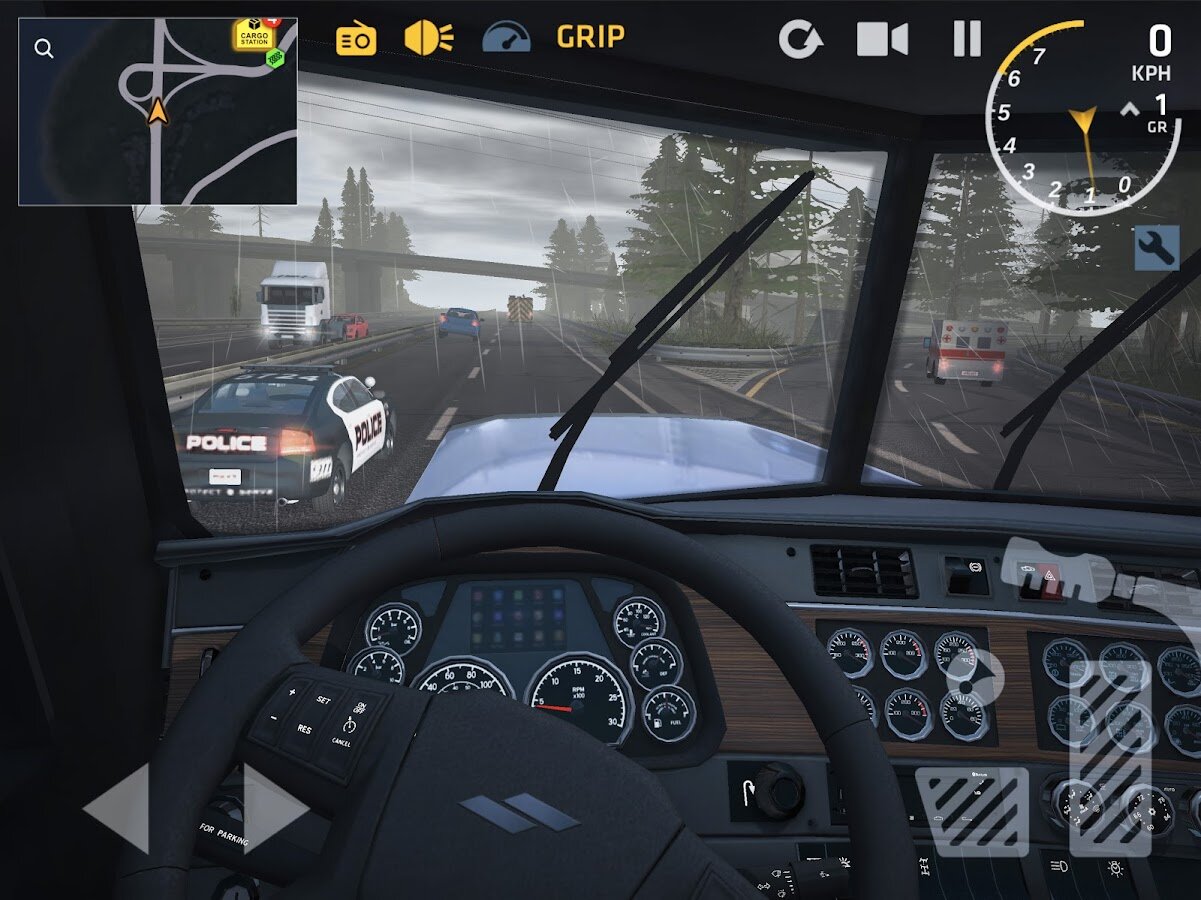1201x900 pixels.
Task: Switch the GRIP traction mode
Action: click(590, 37)
